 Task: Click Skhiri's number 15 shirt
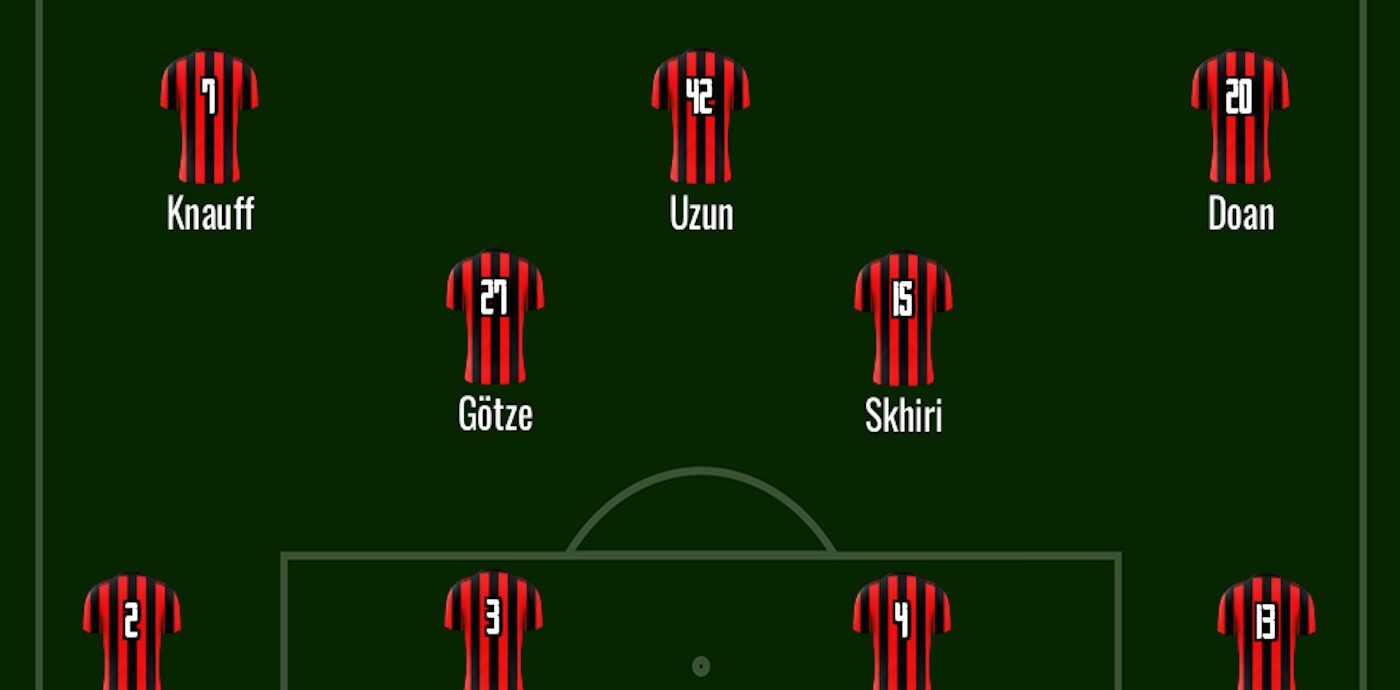pyautogui.click(x=903, y=318)
